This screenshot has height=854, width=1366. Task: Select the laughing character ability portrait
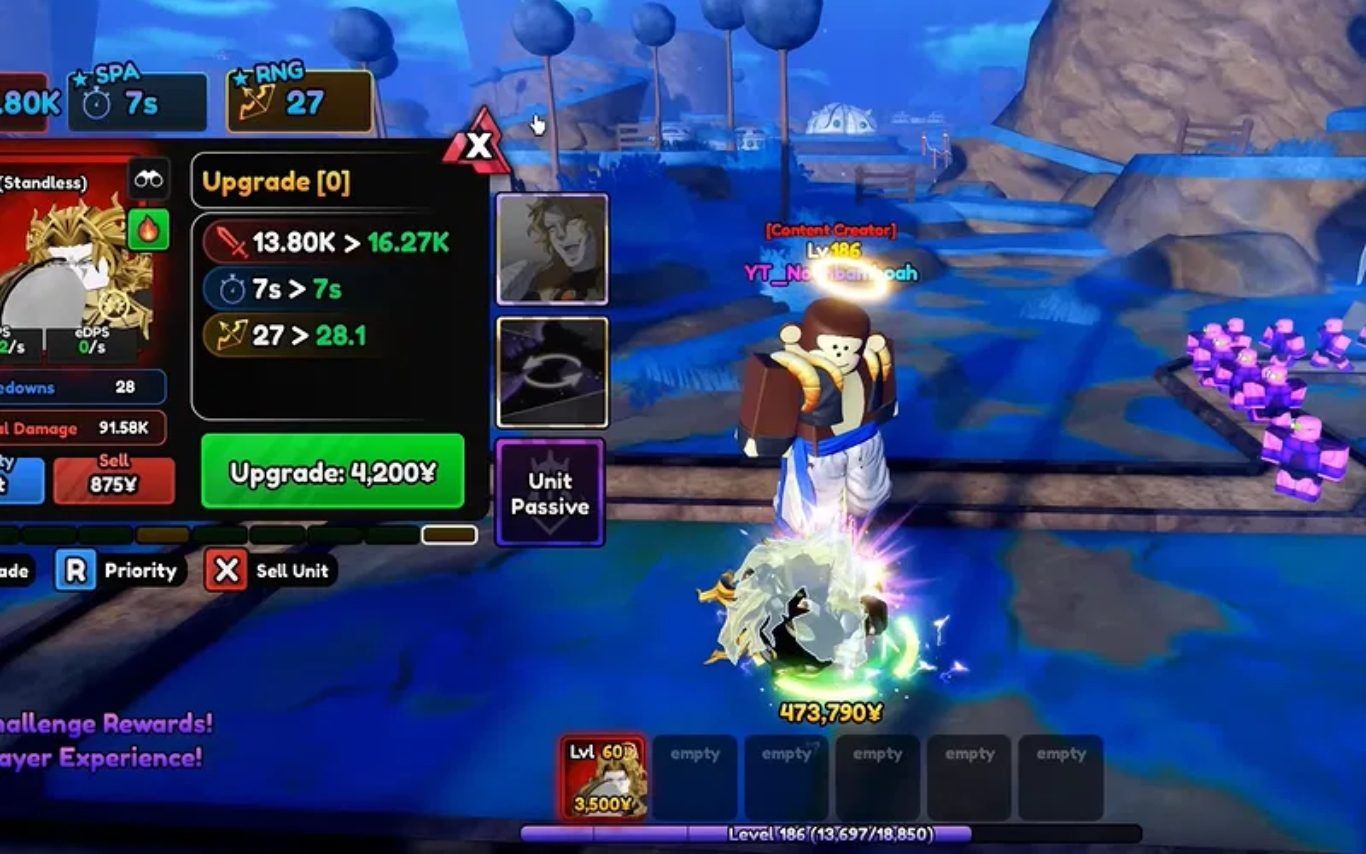click(x=552, y=249)
